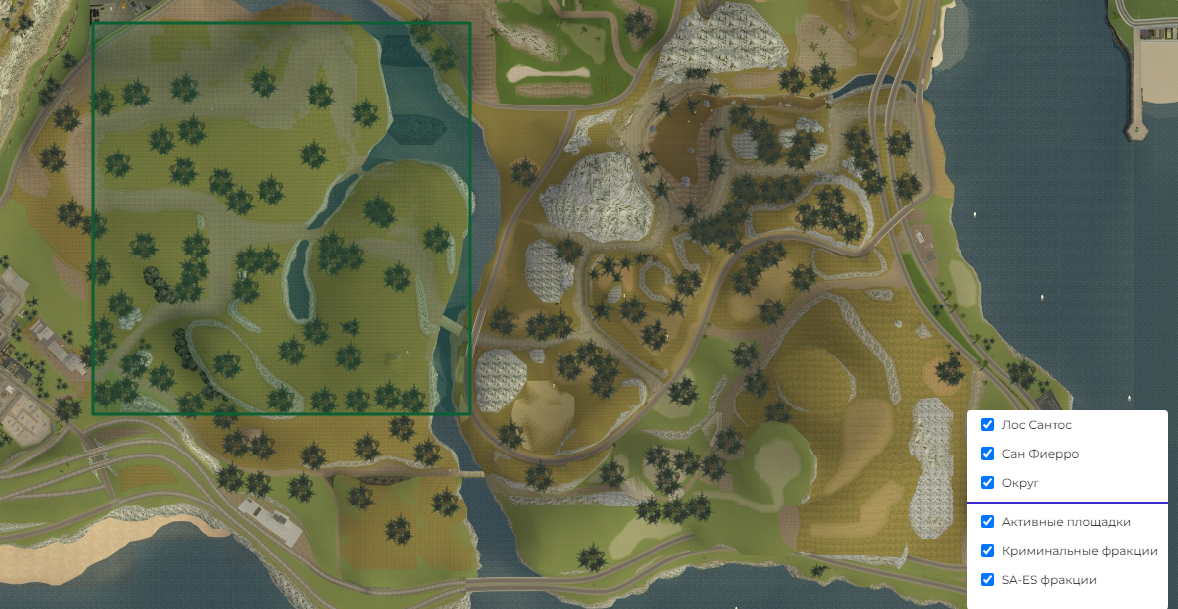Hide Активные площадки on the map
The height and width of the screenshot is (609, 1178).
click(987, 522)
